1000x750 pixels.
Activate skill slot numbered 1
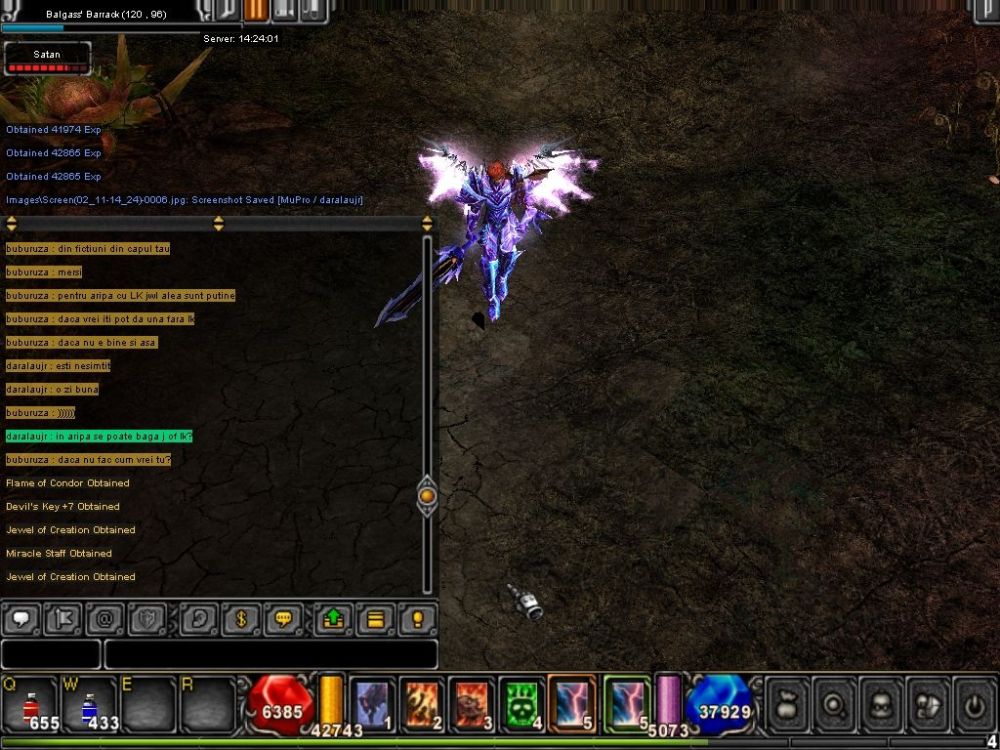coord(372,703)
